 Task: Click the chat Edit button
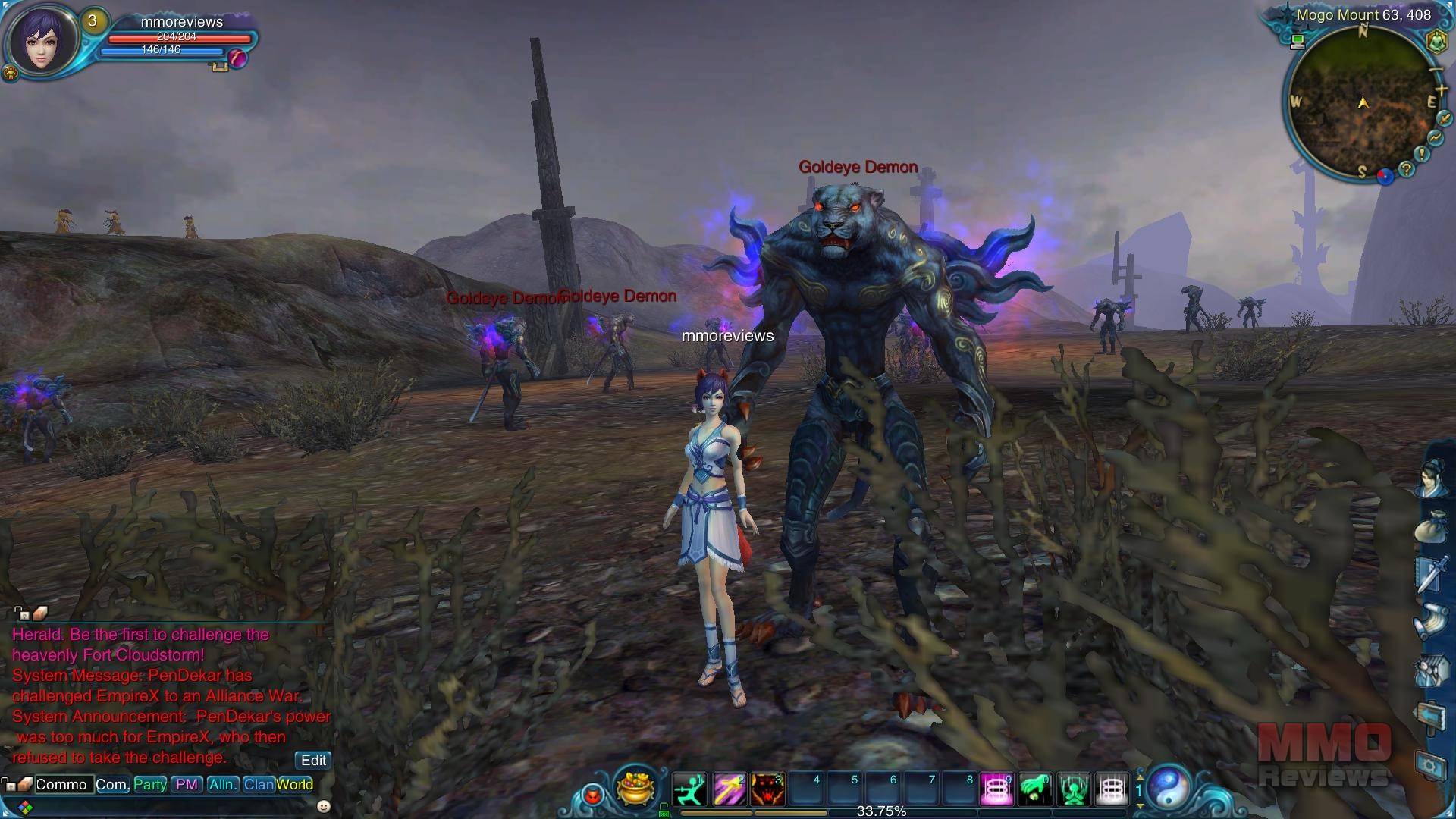(x=313, y=760)
